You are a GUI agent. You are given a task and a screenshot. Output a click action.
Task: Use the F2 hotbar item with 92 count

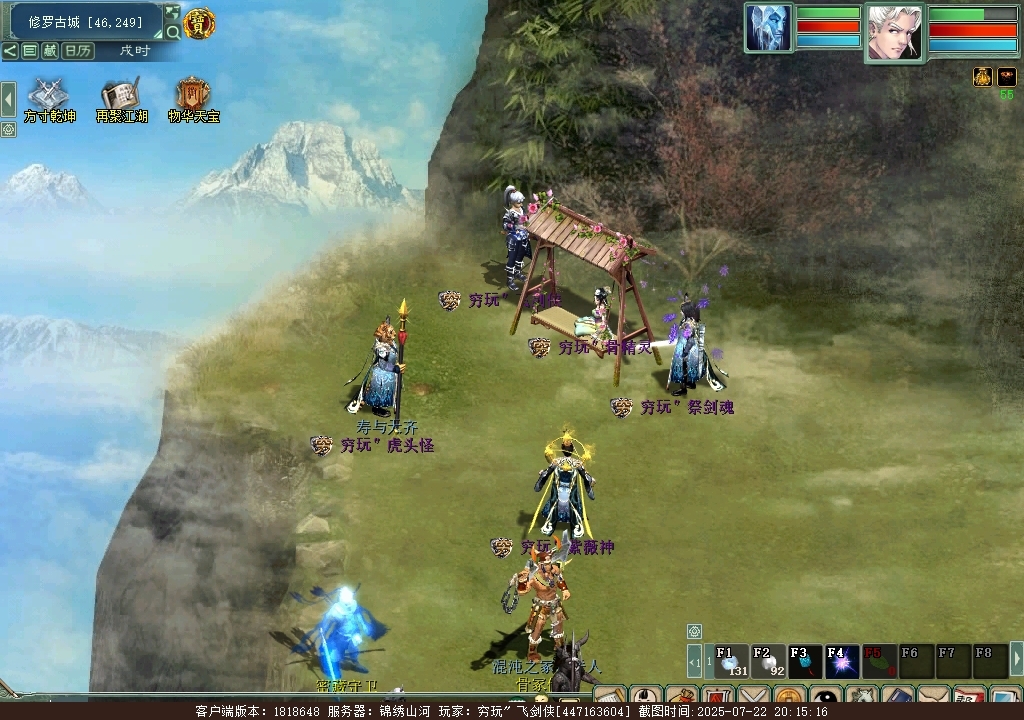click(768, 661)
